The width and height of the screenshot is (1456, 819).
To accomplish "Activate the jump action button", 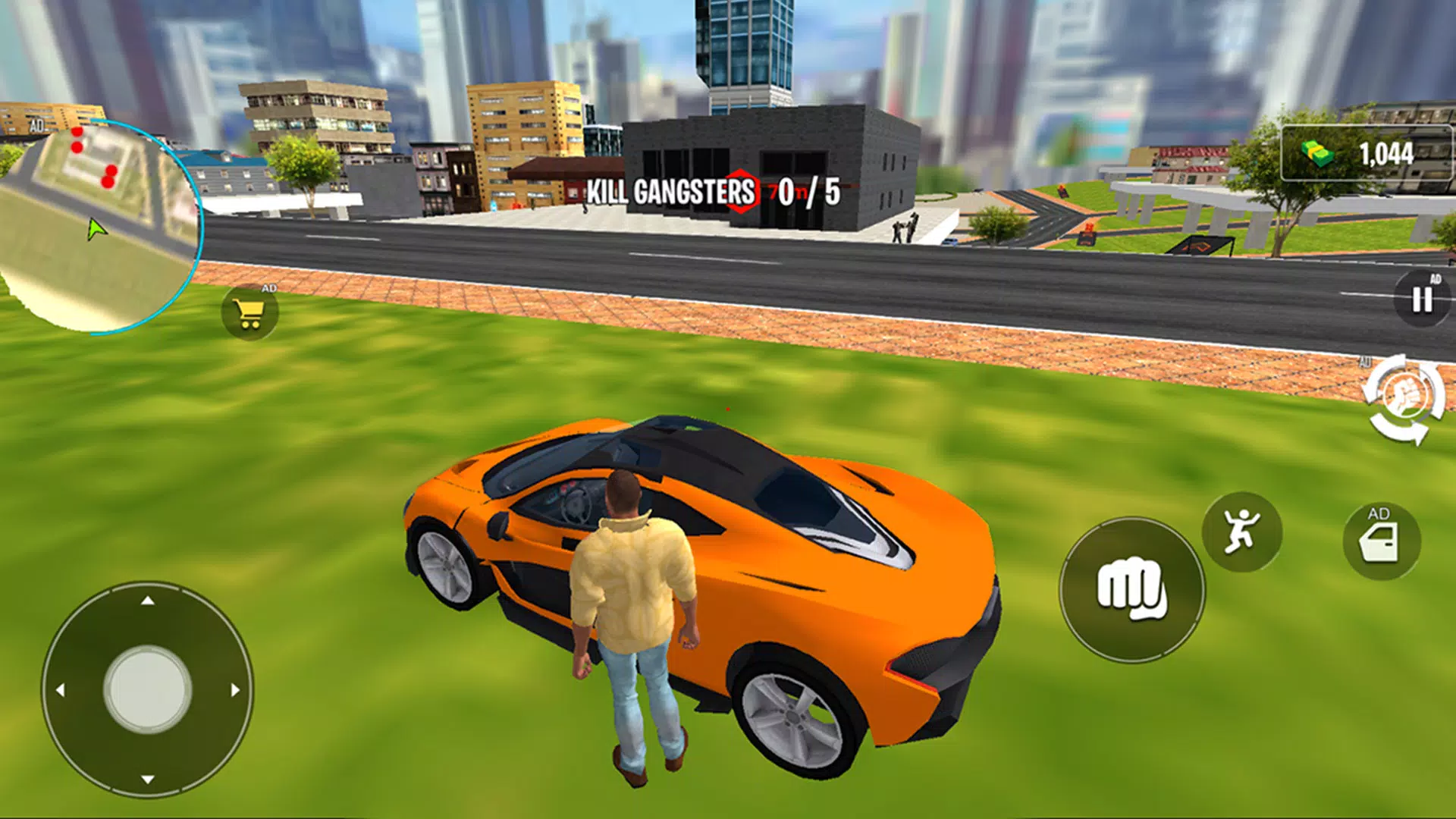I will point(1241,532).
